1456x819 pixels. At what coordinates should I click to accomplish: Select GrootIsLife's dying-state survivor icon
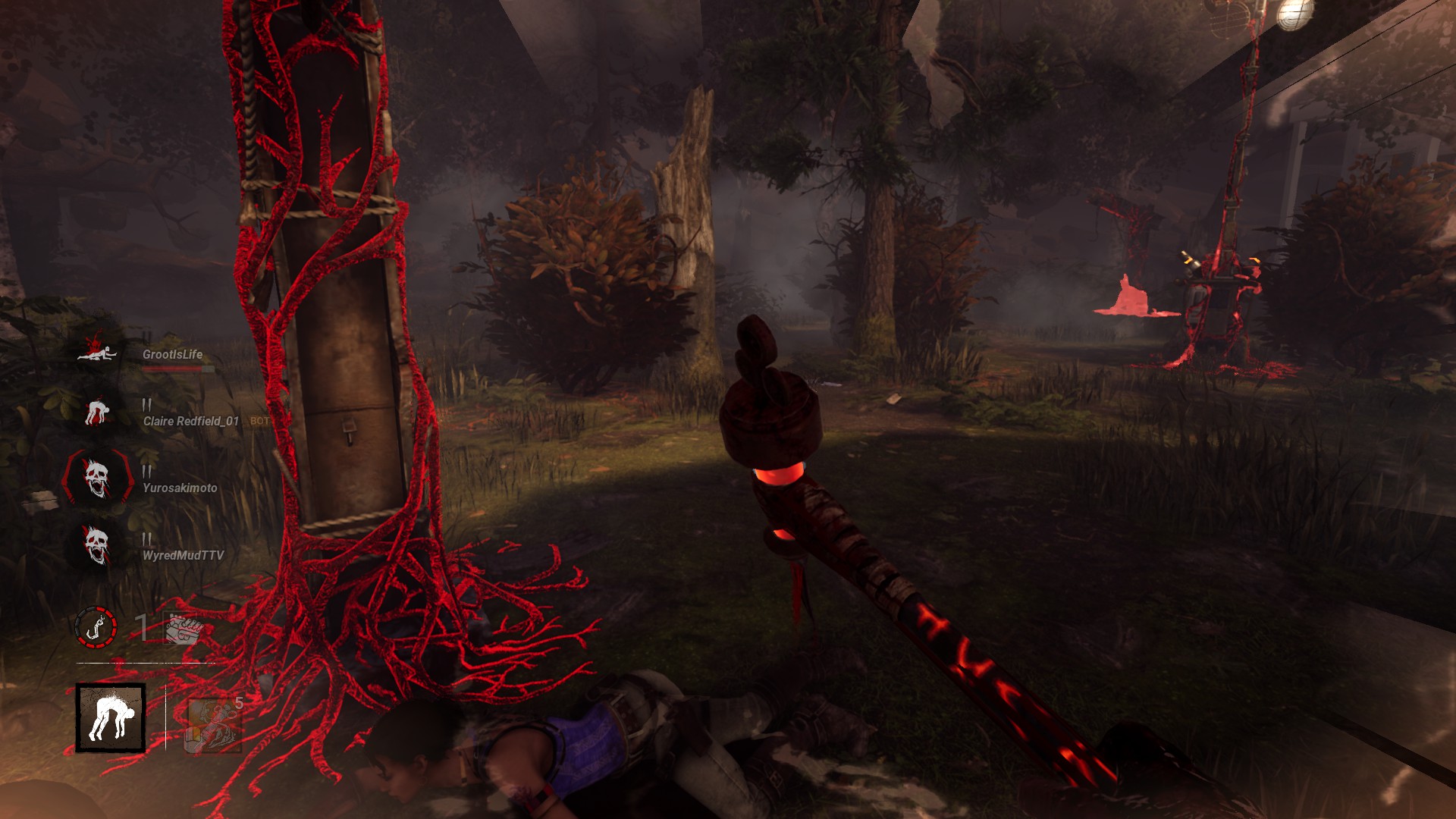pos(96,350)
